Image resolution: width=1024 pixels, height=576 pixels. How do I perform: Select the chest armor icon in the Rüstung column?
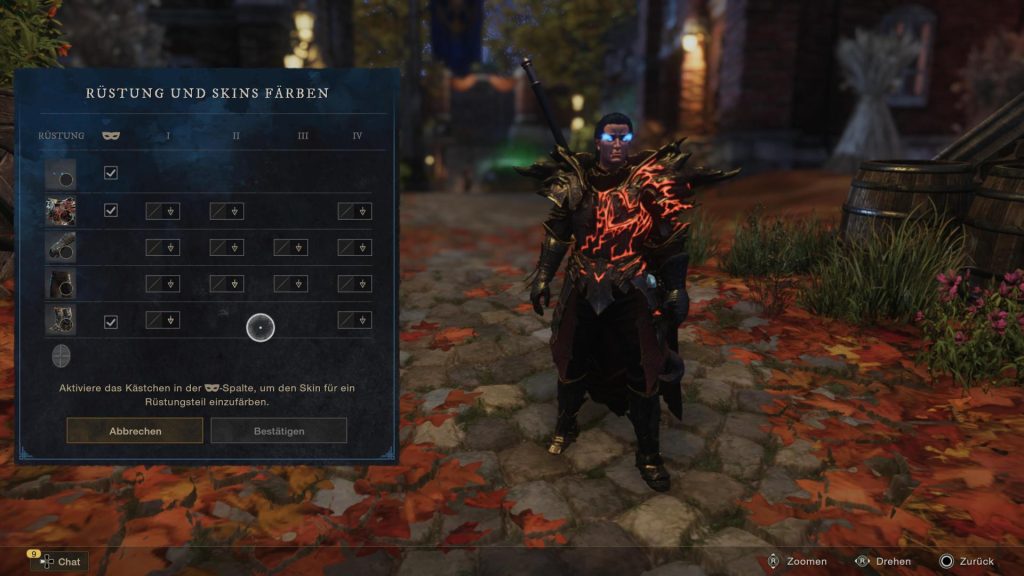pos(60,211)
